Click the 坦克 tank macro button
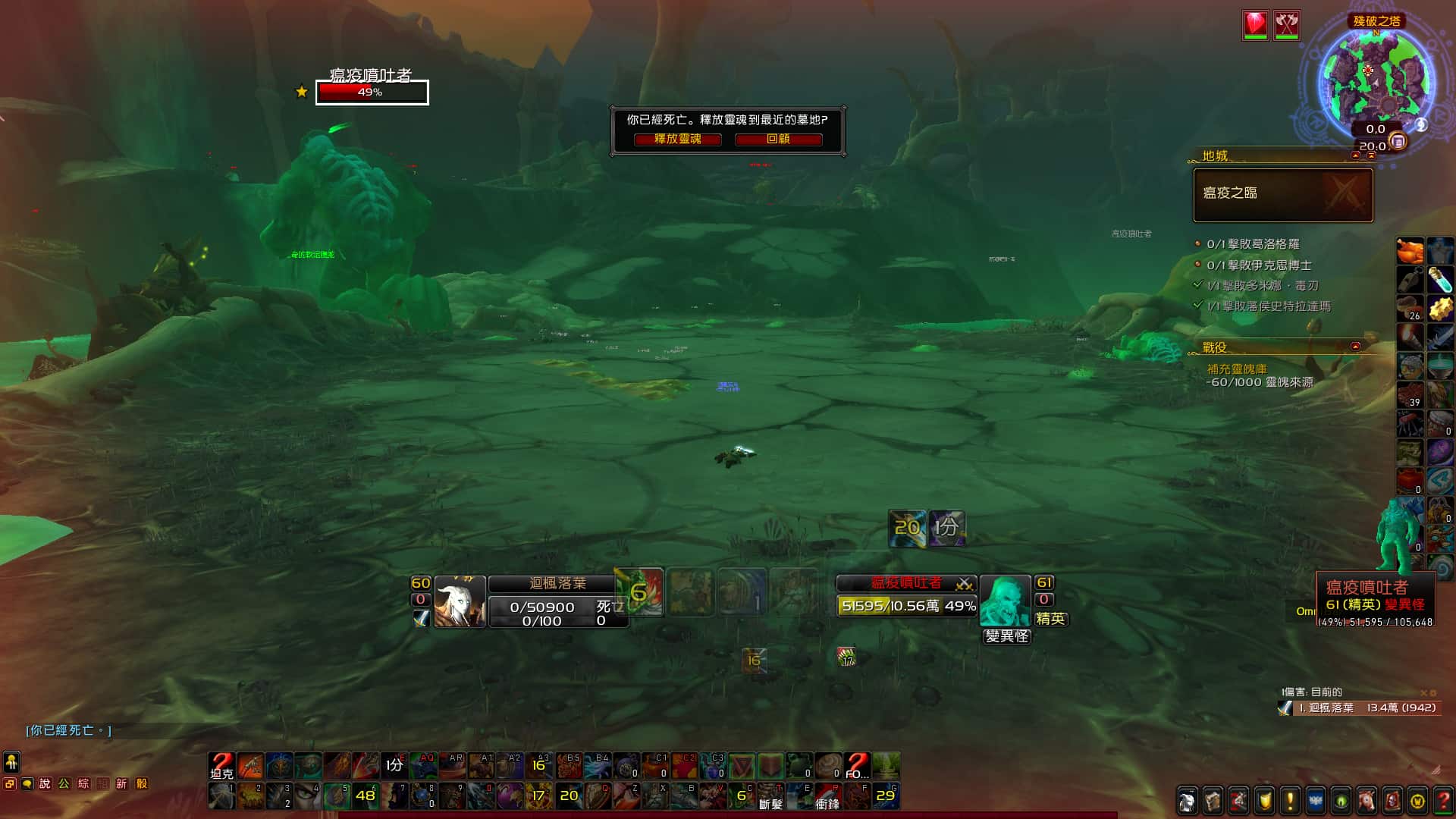1456x819 pixels. tap(221, 766)
